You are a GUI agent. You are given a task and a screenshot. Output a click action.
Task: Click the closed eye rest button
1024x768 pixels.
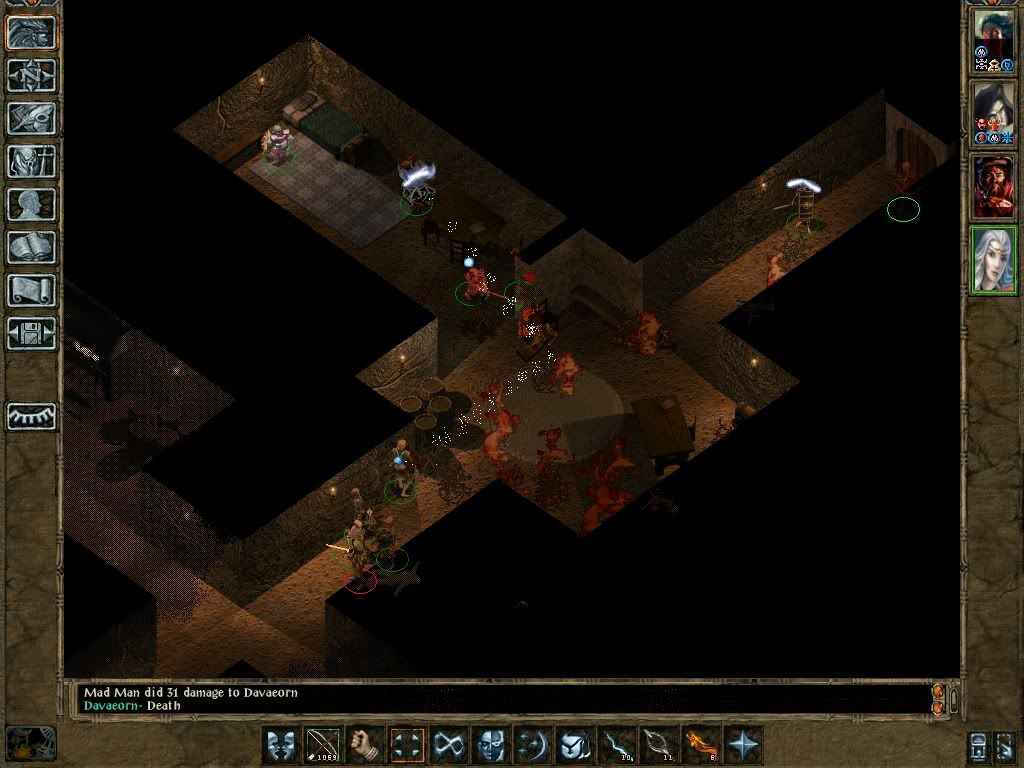(x=31, y=415)
